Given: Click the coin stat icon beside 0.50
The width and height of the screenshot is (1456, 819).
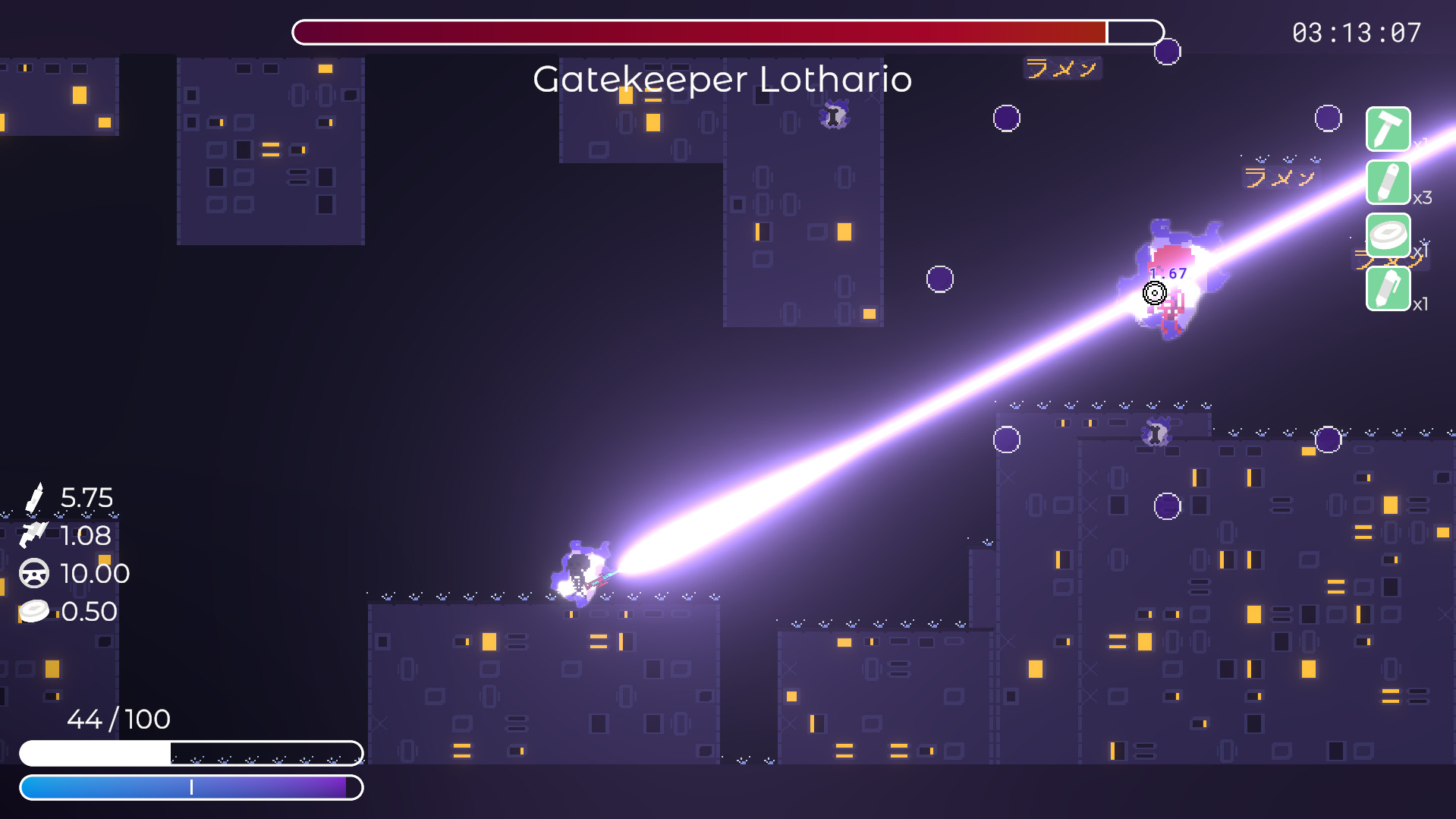Looking at the screenshot, I should click(33, 611).
